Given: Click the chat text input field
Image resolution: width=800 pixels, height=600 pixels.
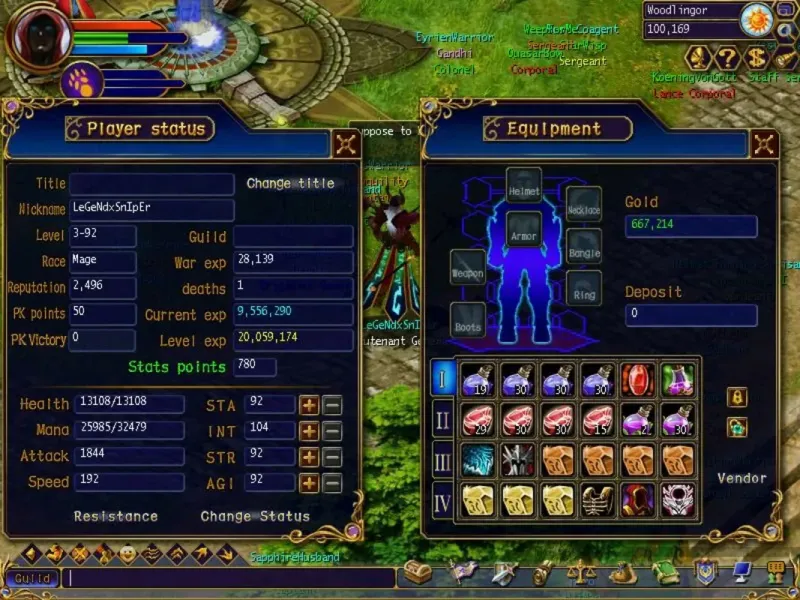Looking at the screenshot, I should [x=230, y=578].
